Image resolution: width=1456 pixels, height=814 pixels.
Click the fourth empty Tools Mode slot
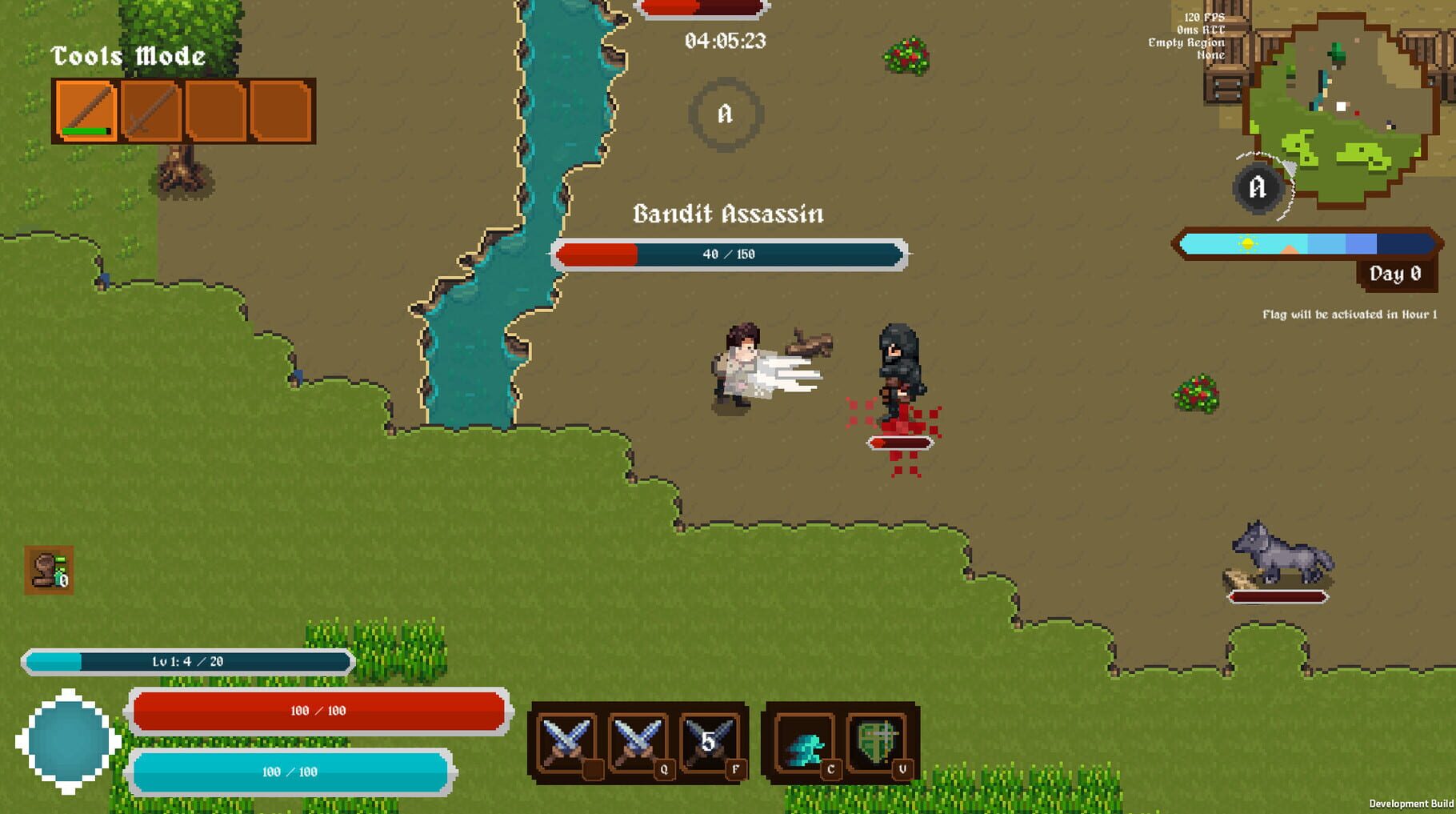(282, 110)
